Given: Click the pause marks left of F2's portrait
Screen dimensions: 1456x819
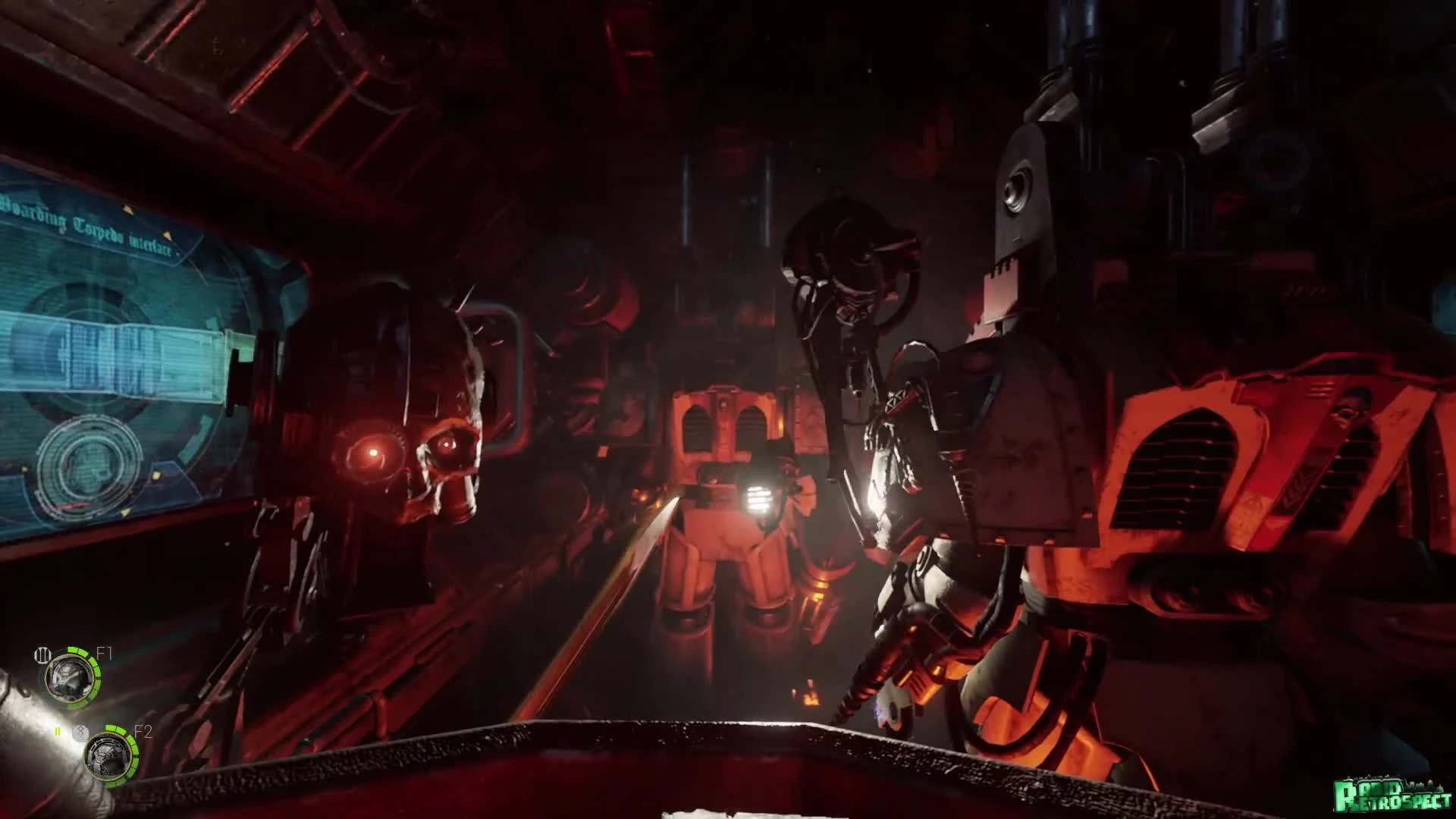Looking at the screenshot, I should tap(58, 730).
